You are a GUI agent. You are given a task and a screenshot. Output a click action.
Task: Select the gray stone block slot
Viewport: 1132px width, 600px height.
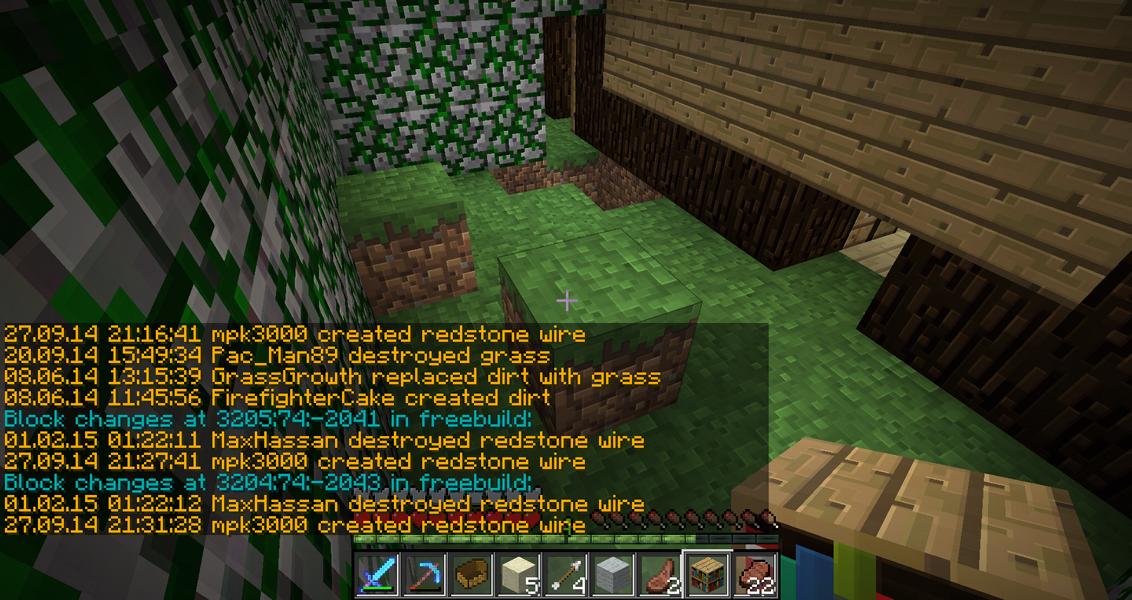tap(613, 575)
